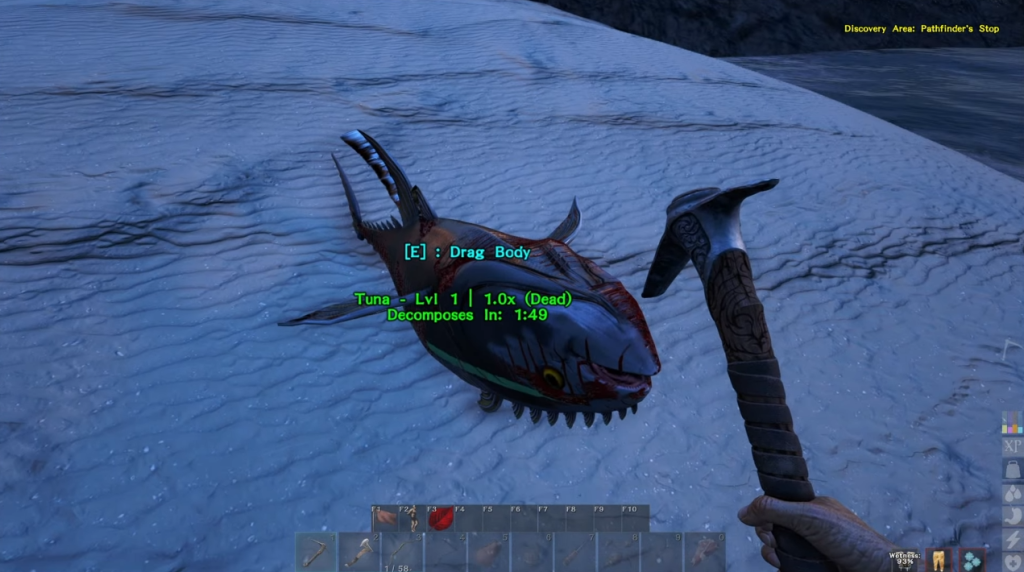Activate the F2 character figure slot

412,518
